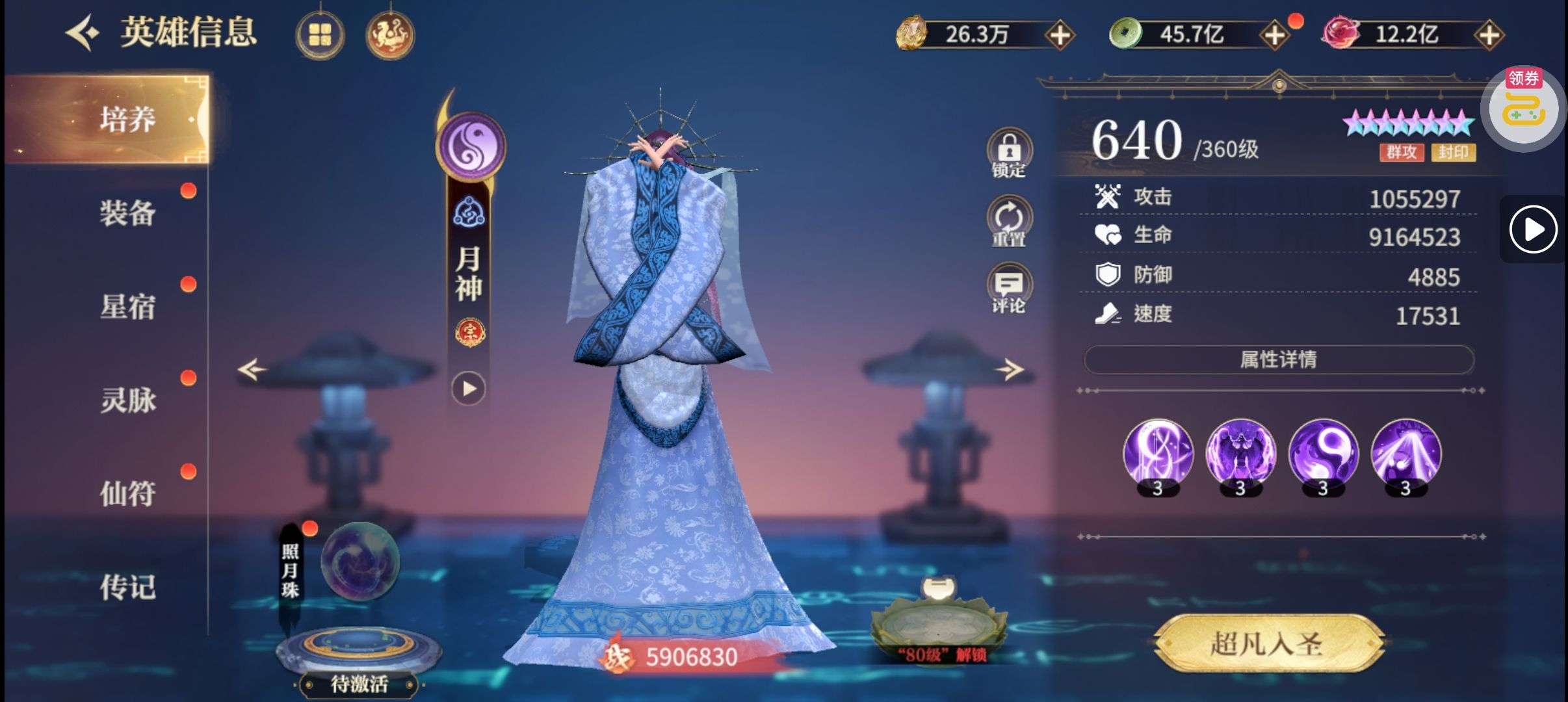Switch to the 装备 tab

click(127, 213)
